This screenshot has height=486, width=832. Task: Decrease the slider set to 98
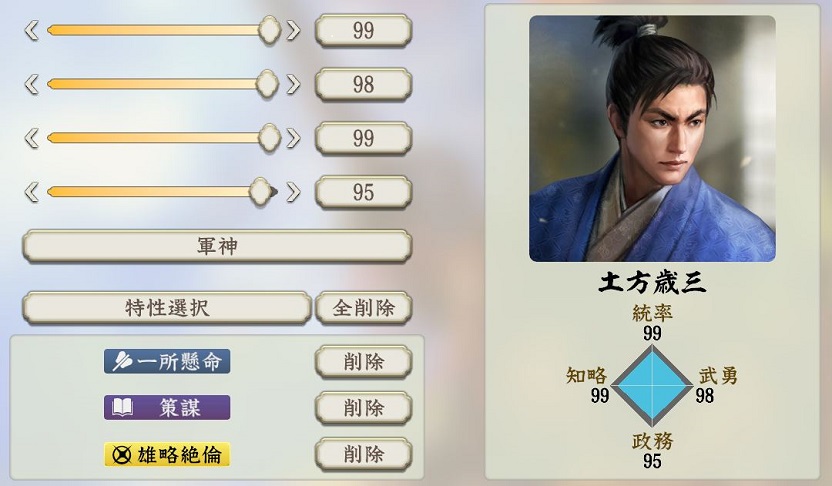coord(31,84)
